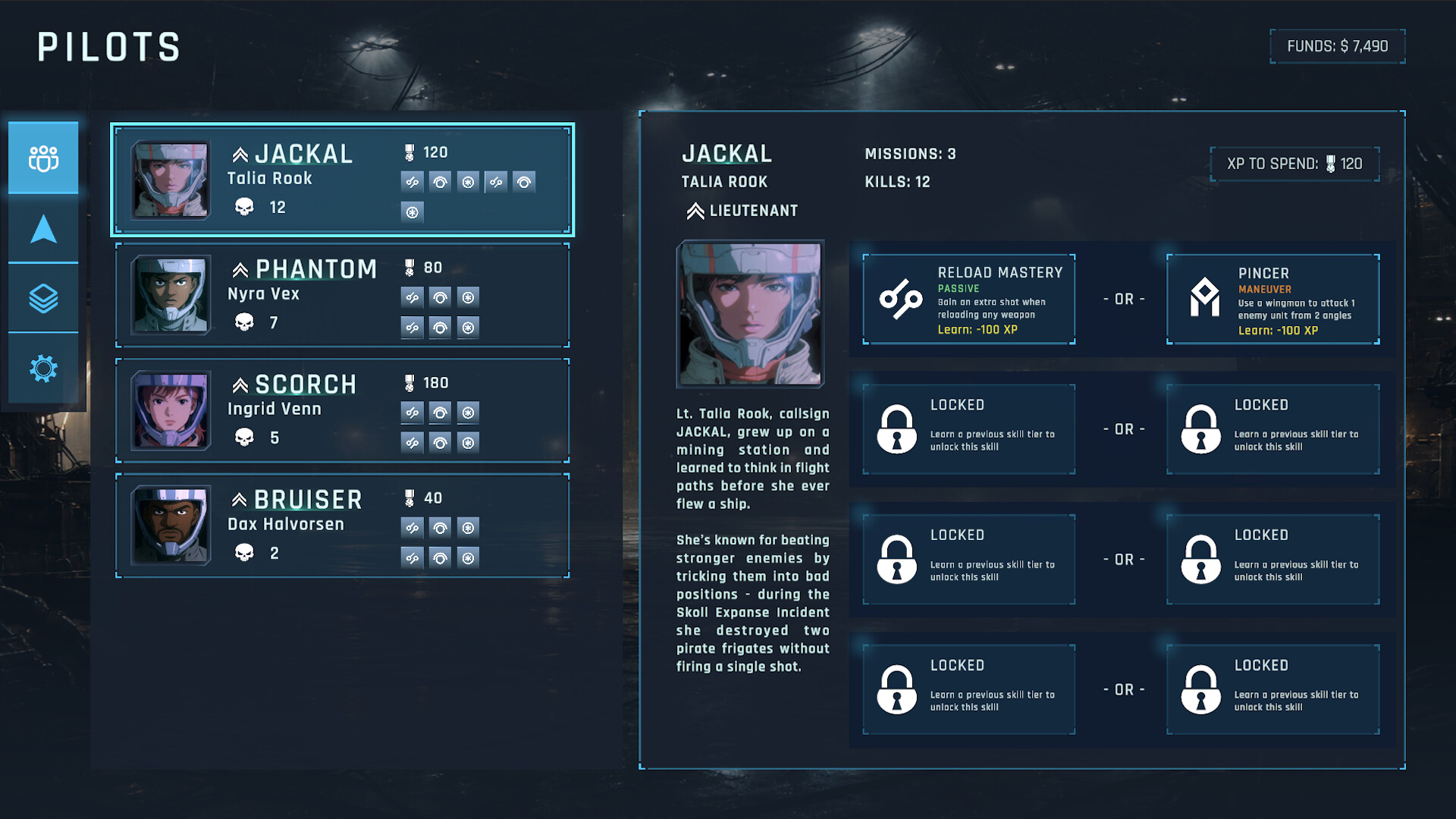The image size is (1456, 819).
Task: Click the rank chevron beside BRUISER
Action: (240, 500)
